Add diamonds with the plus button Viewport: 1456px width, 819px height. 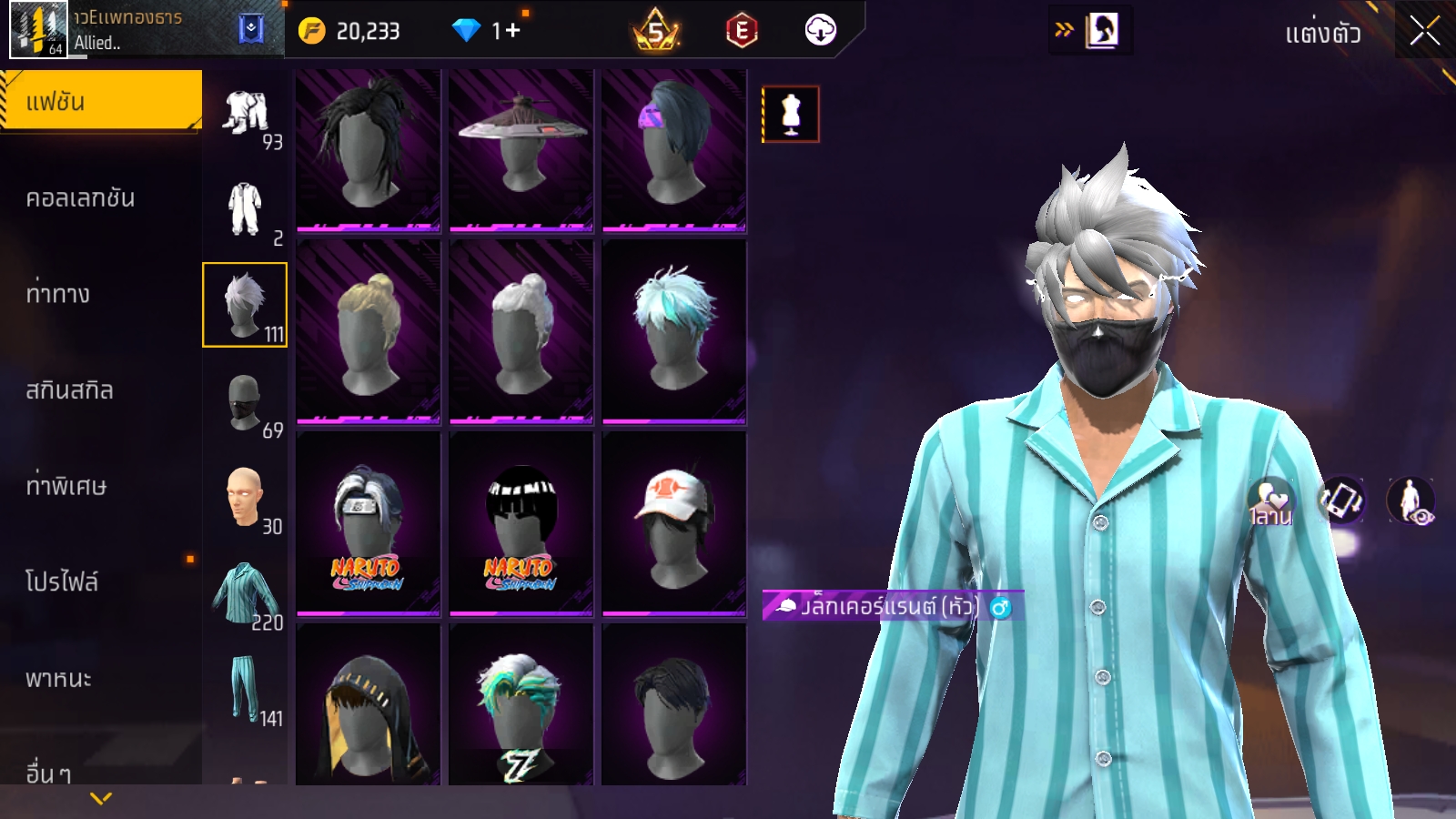(512, 31)
